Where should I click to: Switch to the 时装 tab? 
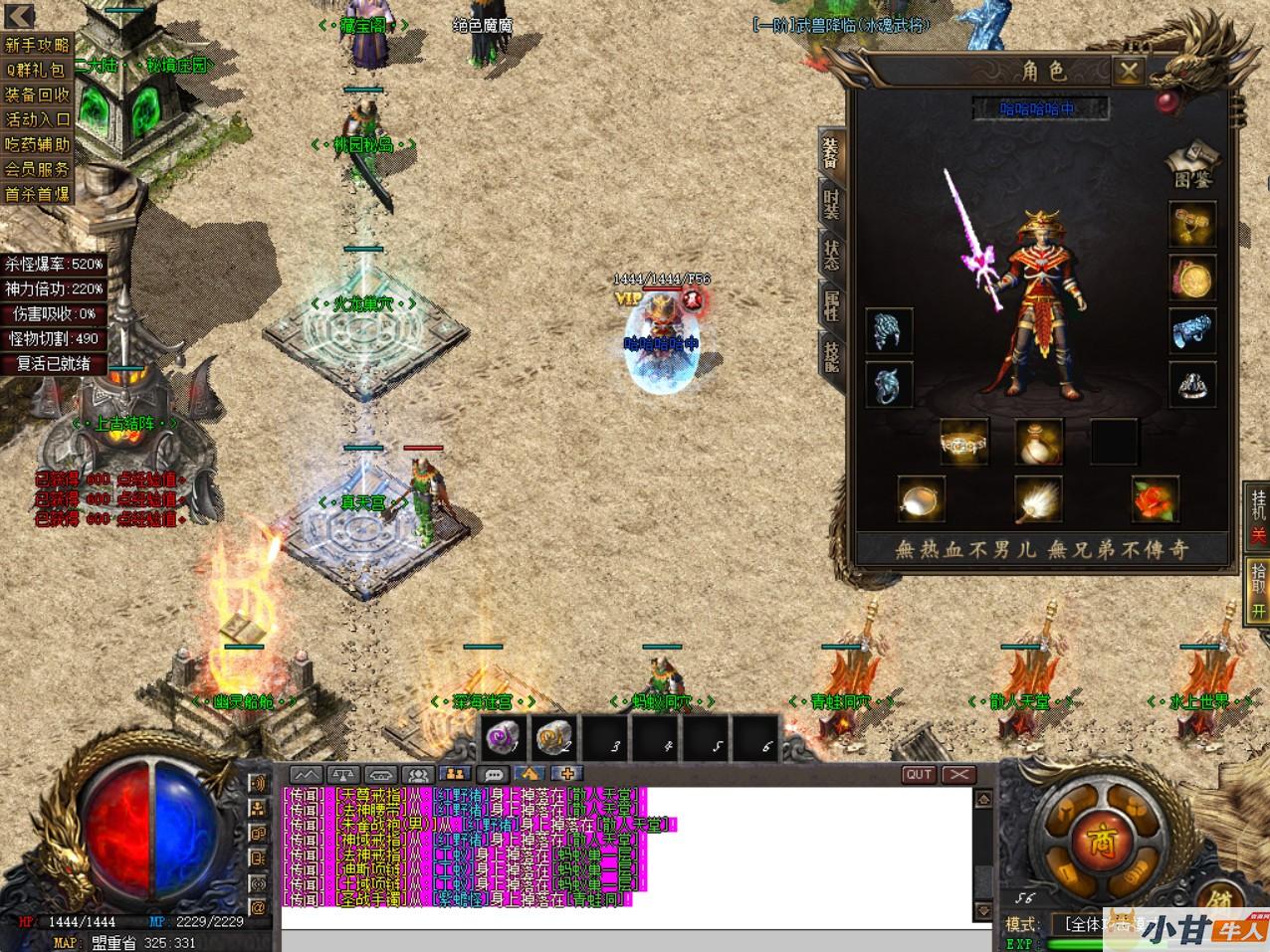[x=831, y=201]
